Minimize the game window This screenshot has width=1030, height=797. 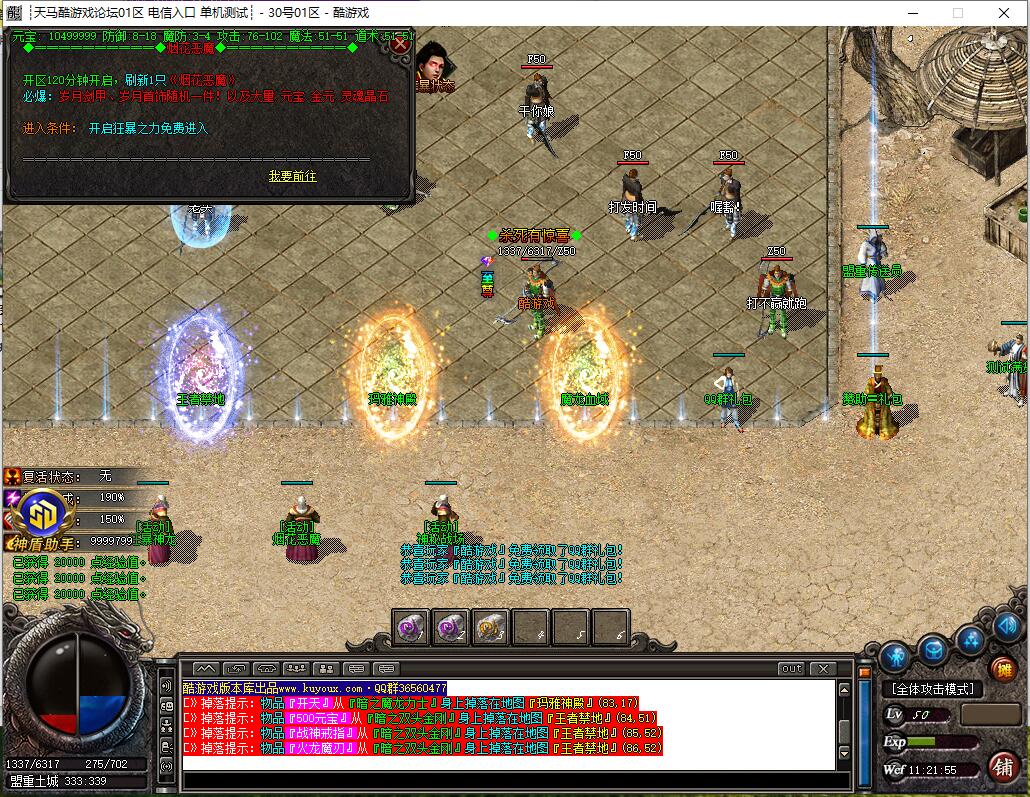pos(911,13)
